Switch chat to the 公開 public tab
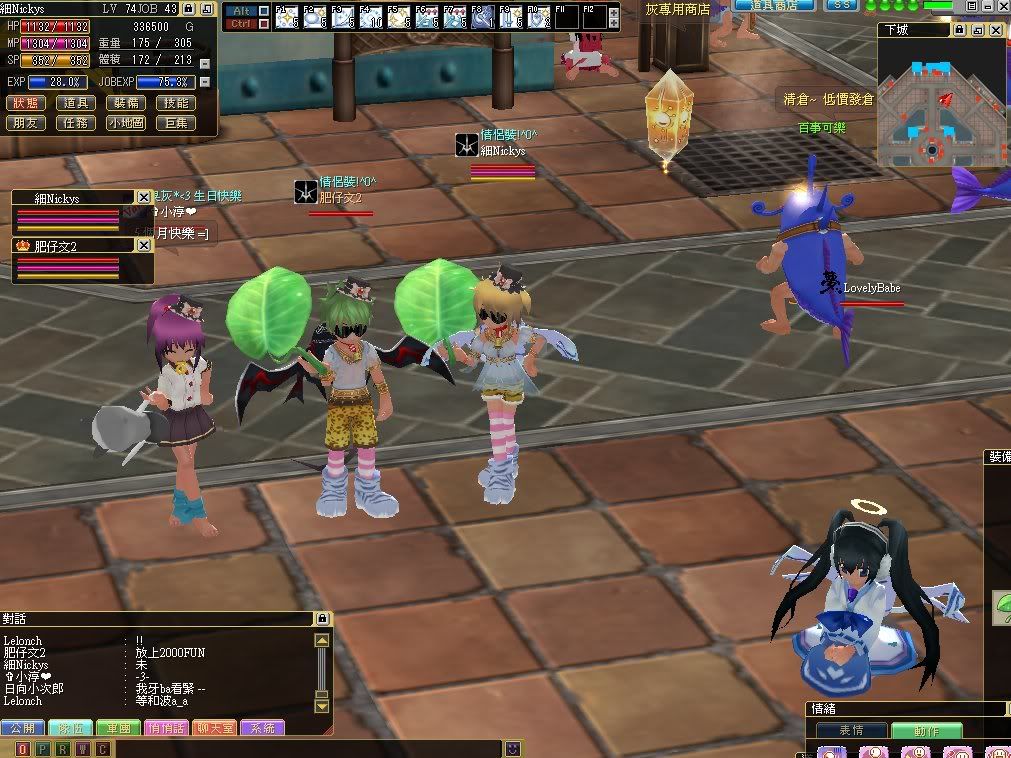The height and width of the screenshot is (758, 1011). [22, 728]
